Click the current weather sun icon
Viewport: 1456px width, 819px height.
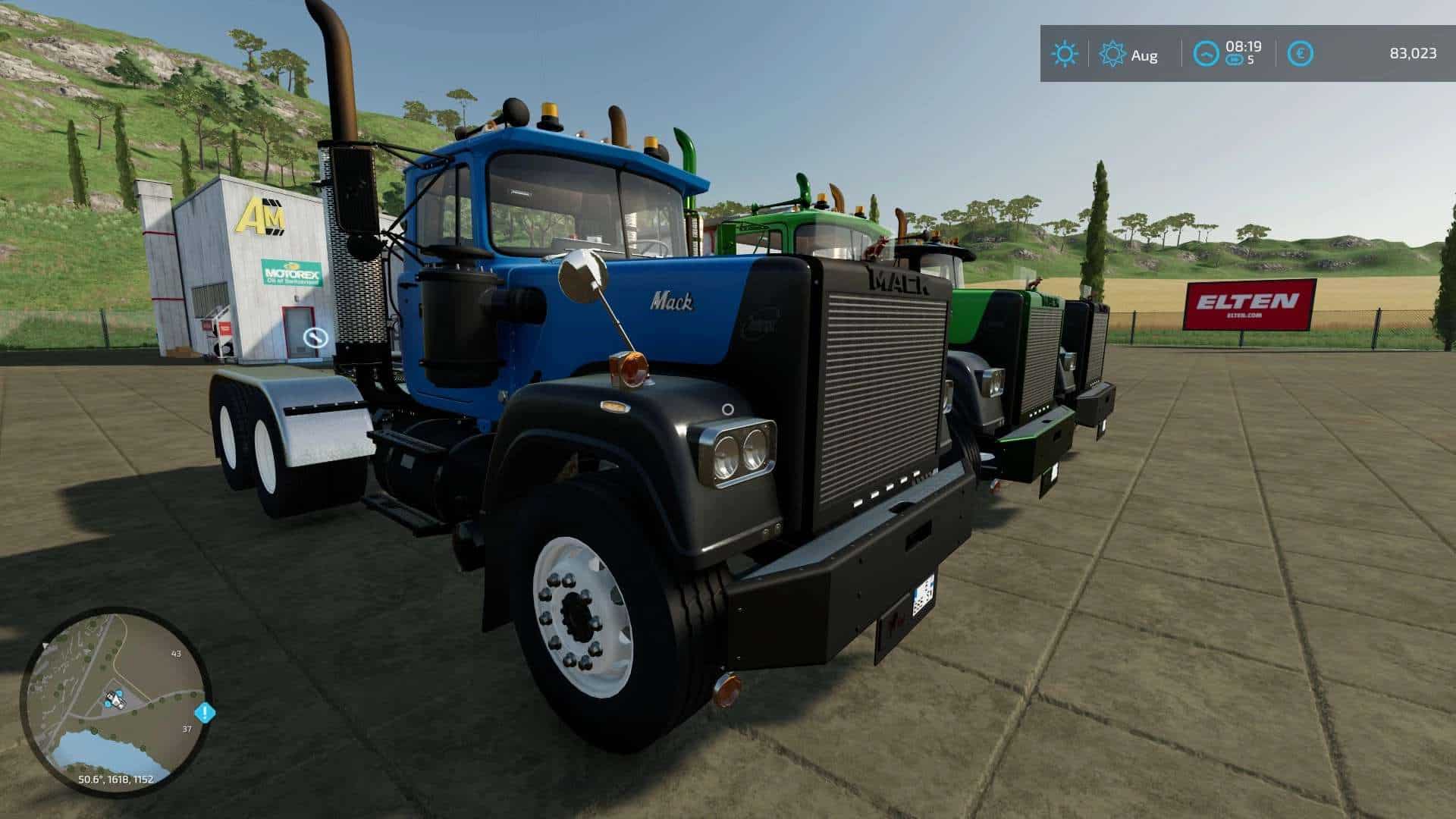(1064, 54)
